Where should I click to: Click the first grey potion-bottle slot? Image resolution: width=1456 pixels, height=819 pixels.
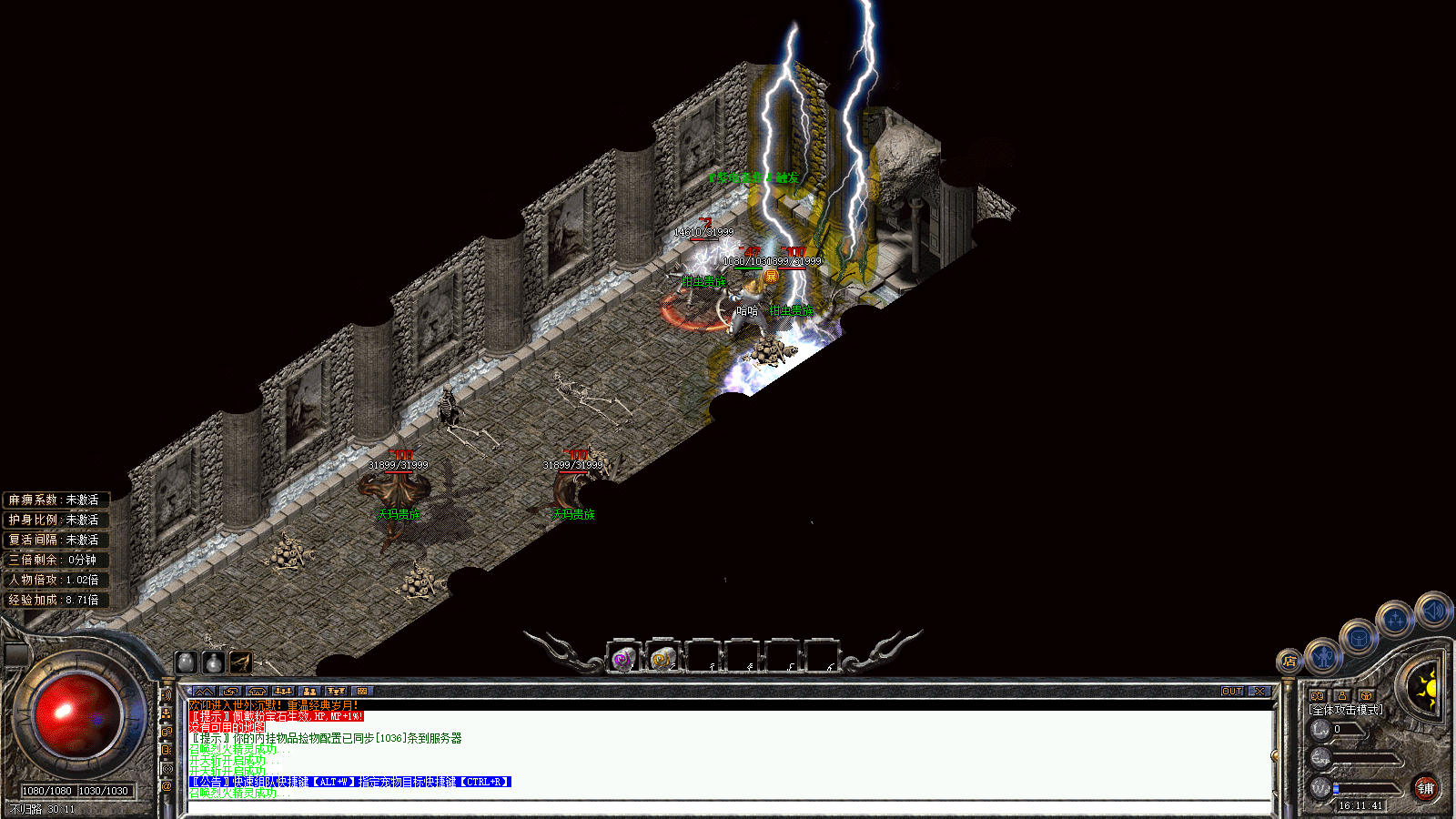pos(186,662)
